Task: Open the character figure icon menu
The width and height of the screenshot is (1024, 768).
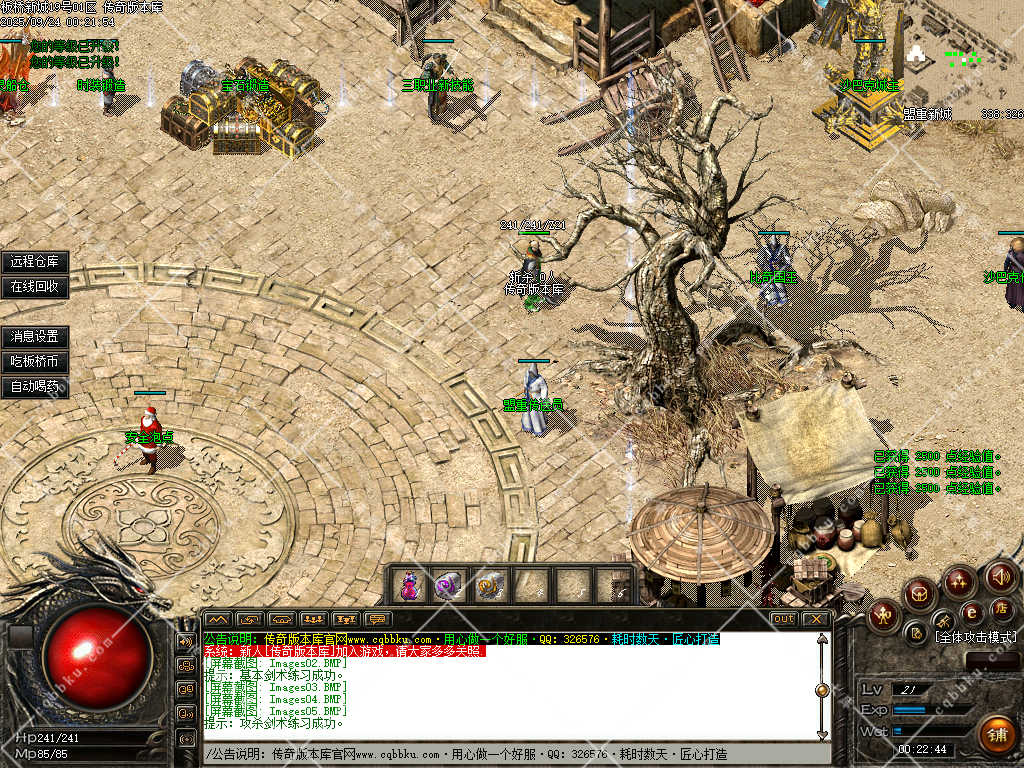Action: point(884,614)
